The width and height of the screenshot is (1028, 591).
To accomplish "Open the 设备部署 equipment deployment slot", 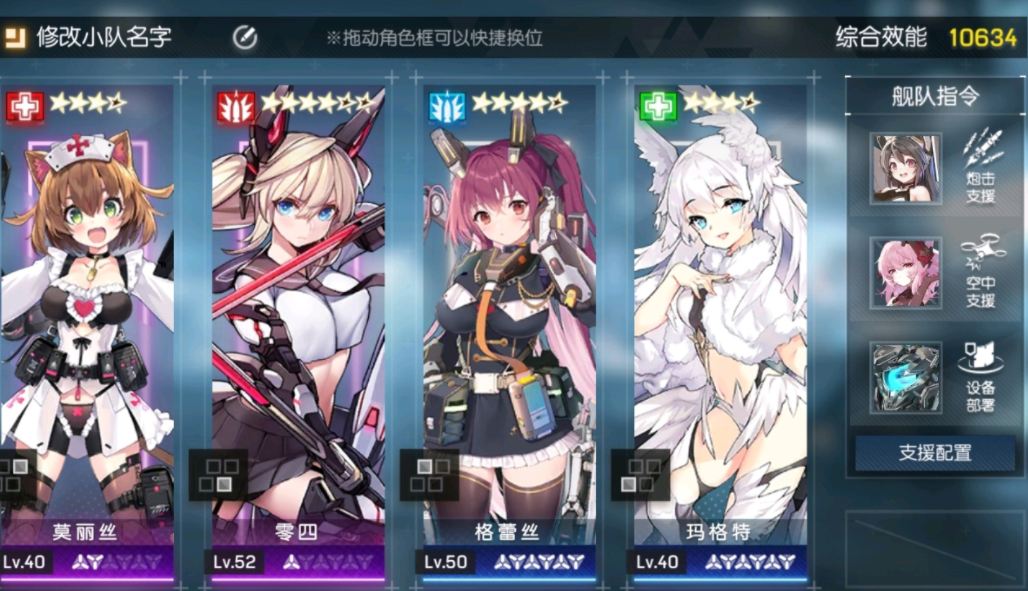I will (905, 377).
